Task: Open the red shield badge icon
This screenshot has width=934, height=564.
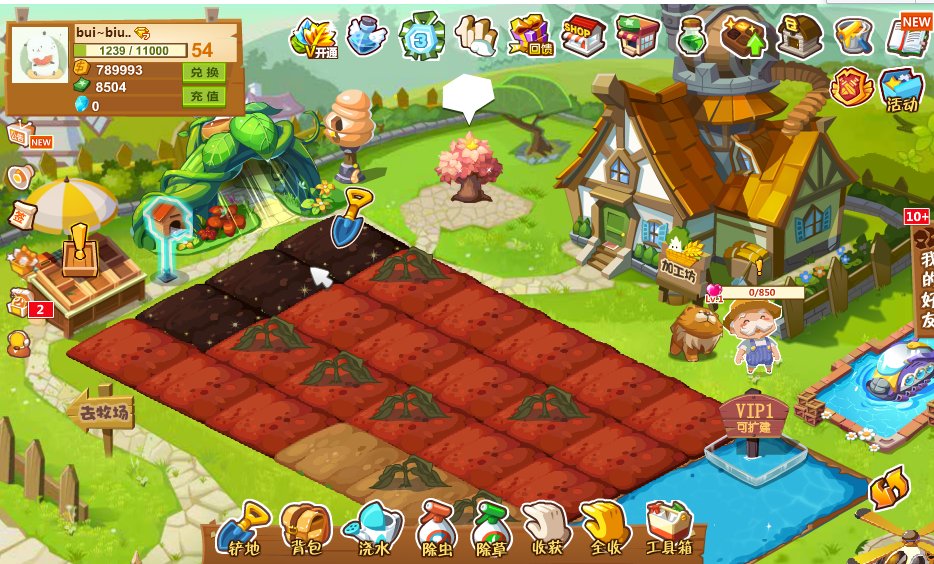Action: (x=851, y=87)
